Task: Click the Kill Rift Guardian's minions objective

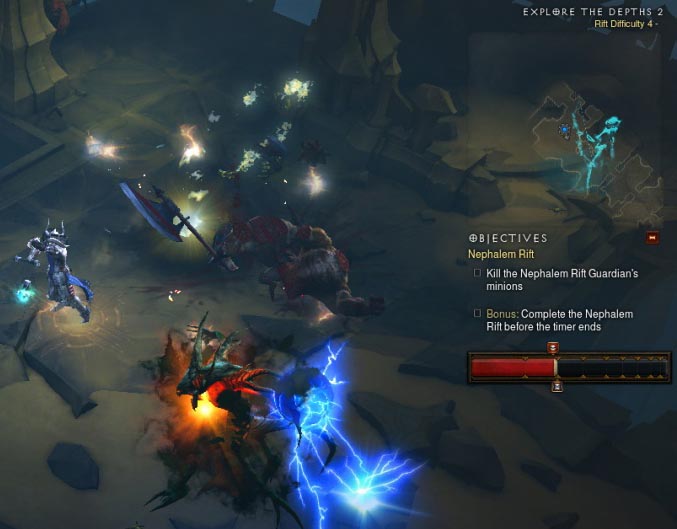Action: click(552, 279)
